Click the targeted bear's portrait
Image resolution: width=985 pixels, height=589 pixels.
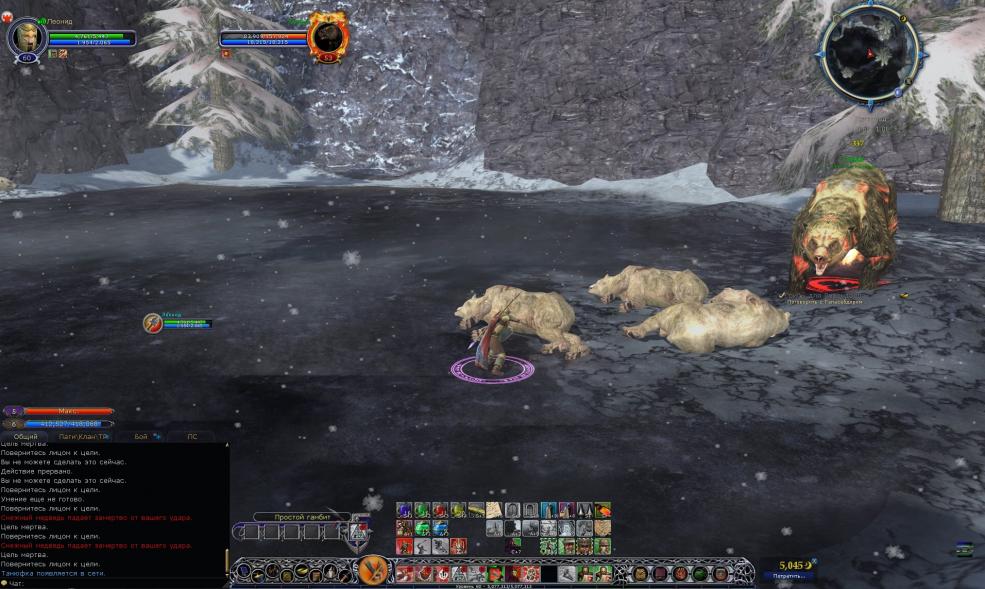(x=326, y=36)
